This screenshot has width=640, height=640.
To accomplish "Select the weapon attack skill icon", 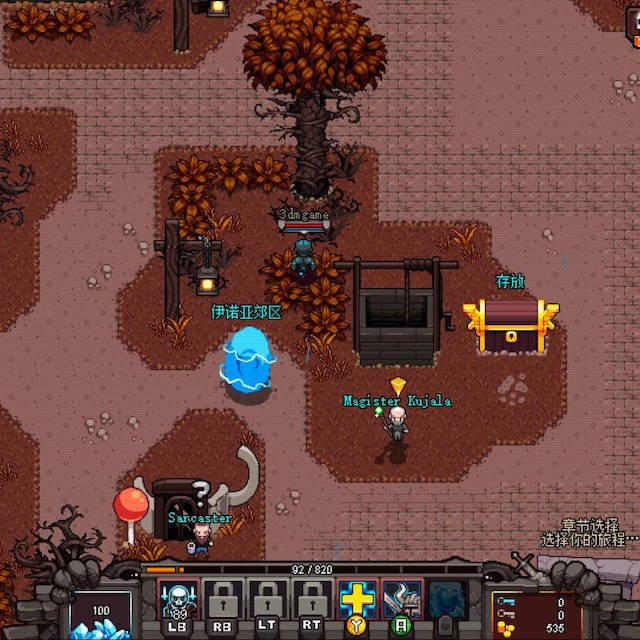I will click(x=401, y=598).
